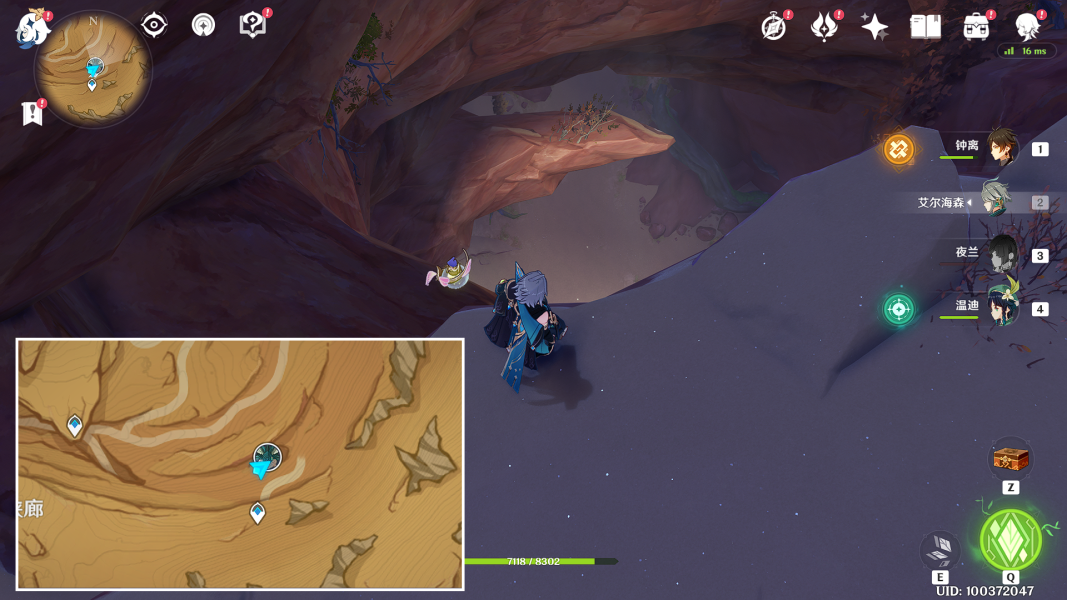Open the Paimon main menu
Image resolution: width=1067 pixels, height=600 pixels.
click(33, 27)
